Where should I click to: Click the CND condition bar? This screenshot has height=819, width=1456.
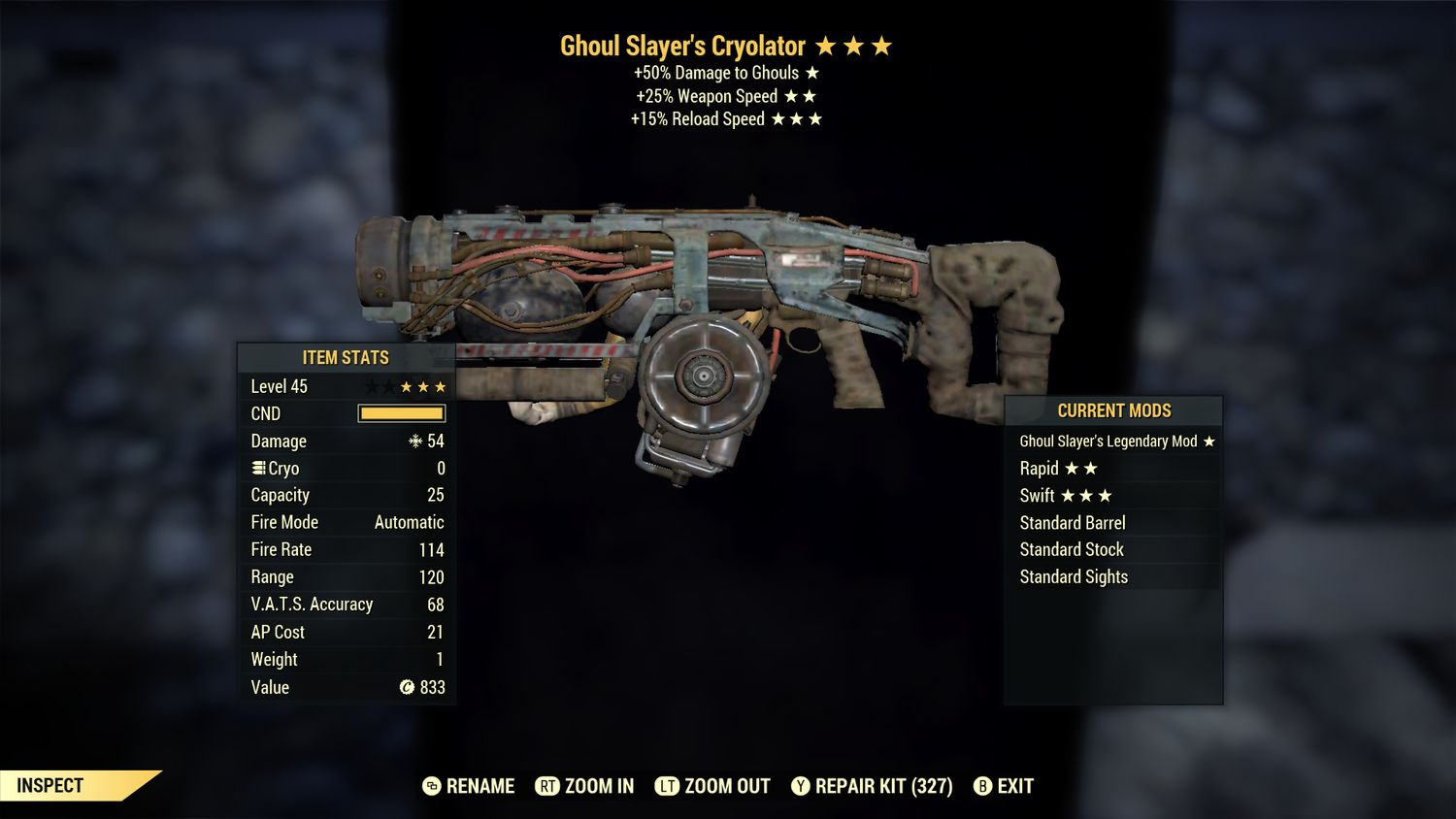coord(400,413)
